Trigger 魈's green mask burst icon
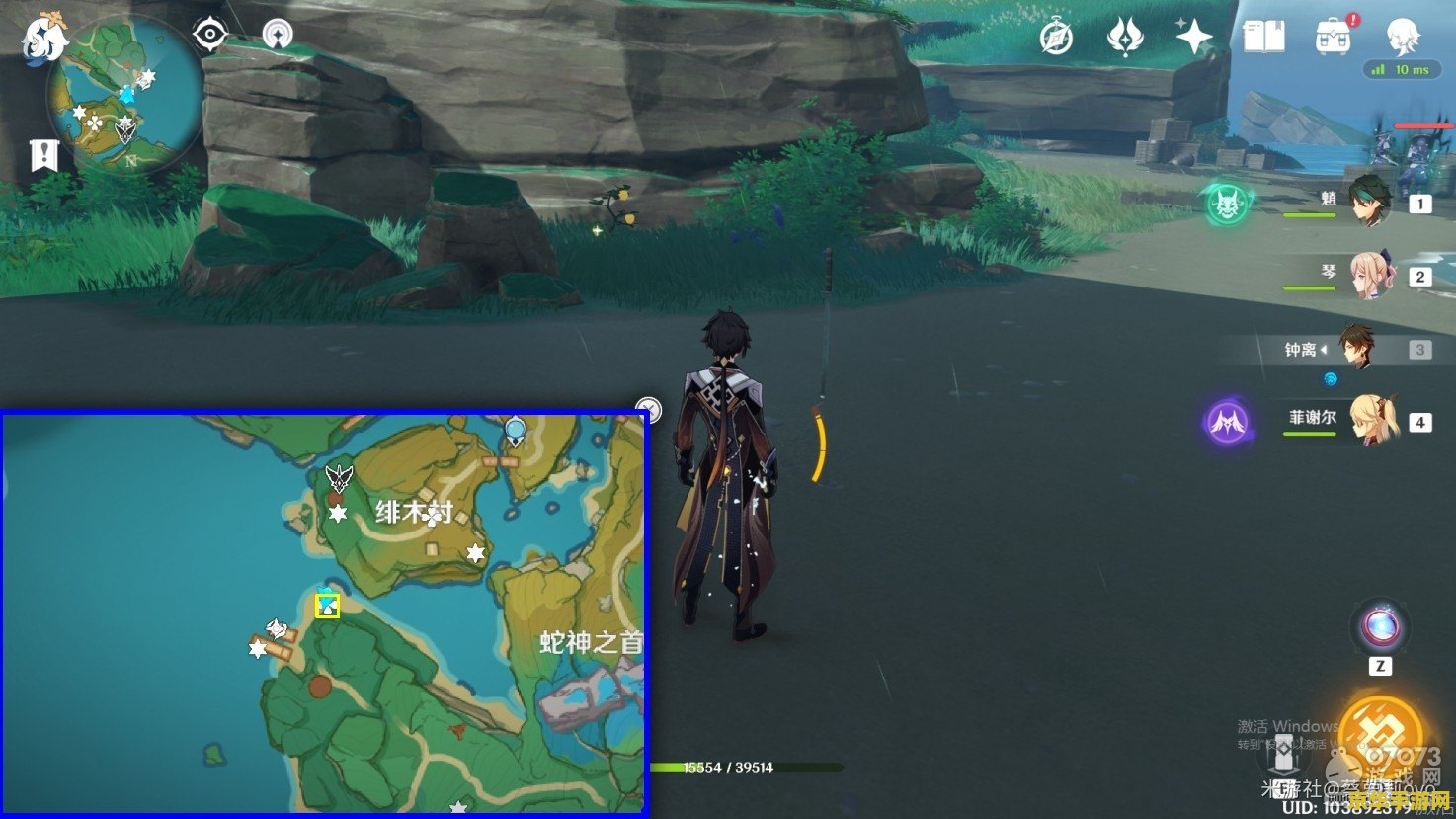The height and width of the screenshot is (819, 1456). pyautogui.click(x=1227, y=204)
